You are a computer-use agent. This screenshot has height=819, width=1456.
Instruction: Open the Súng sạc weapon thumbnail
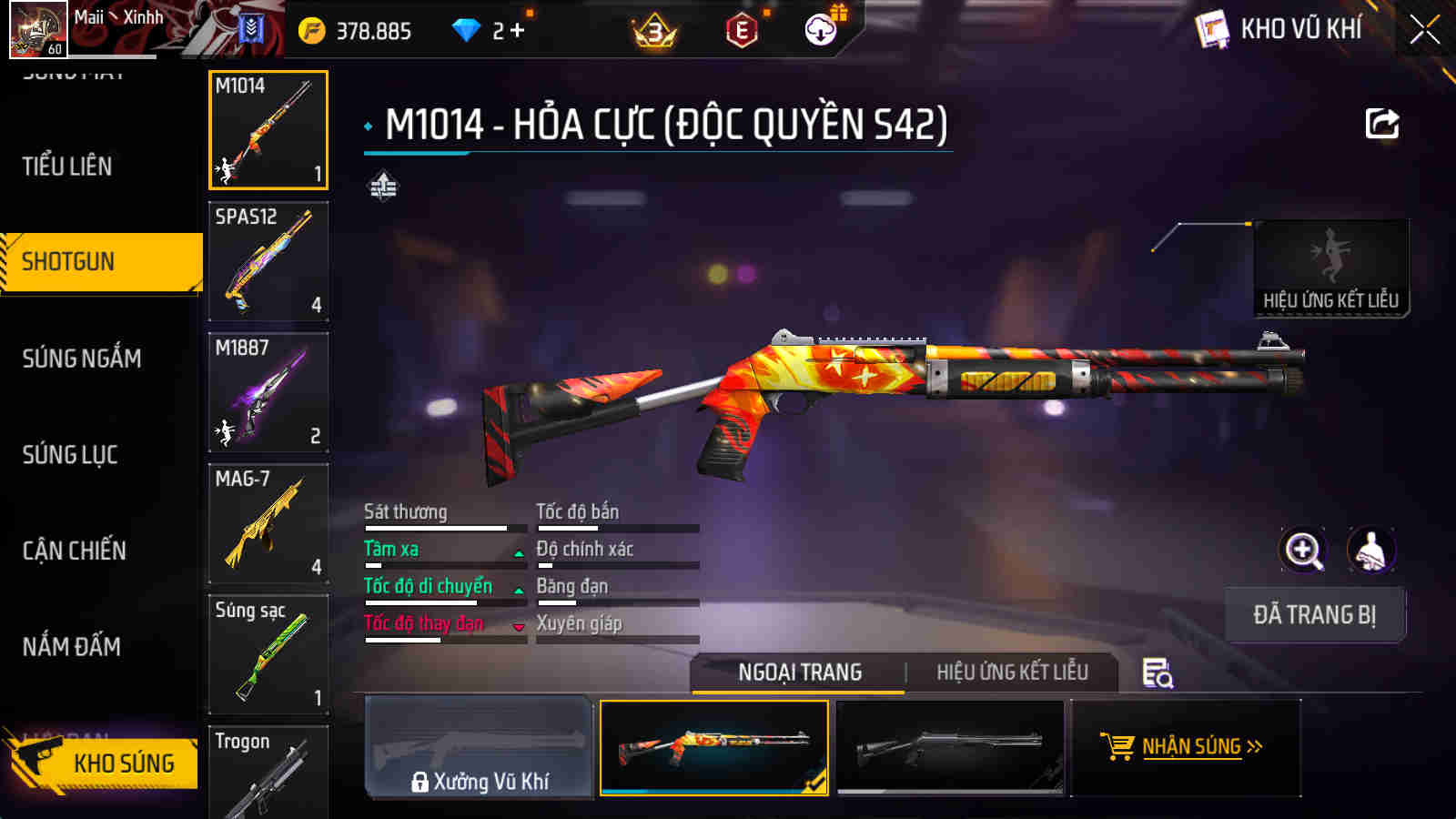click(268, 653)
